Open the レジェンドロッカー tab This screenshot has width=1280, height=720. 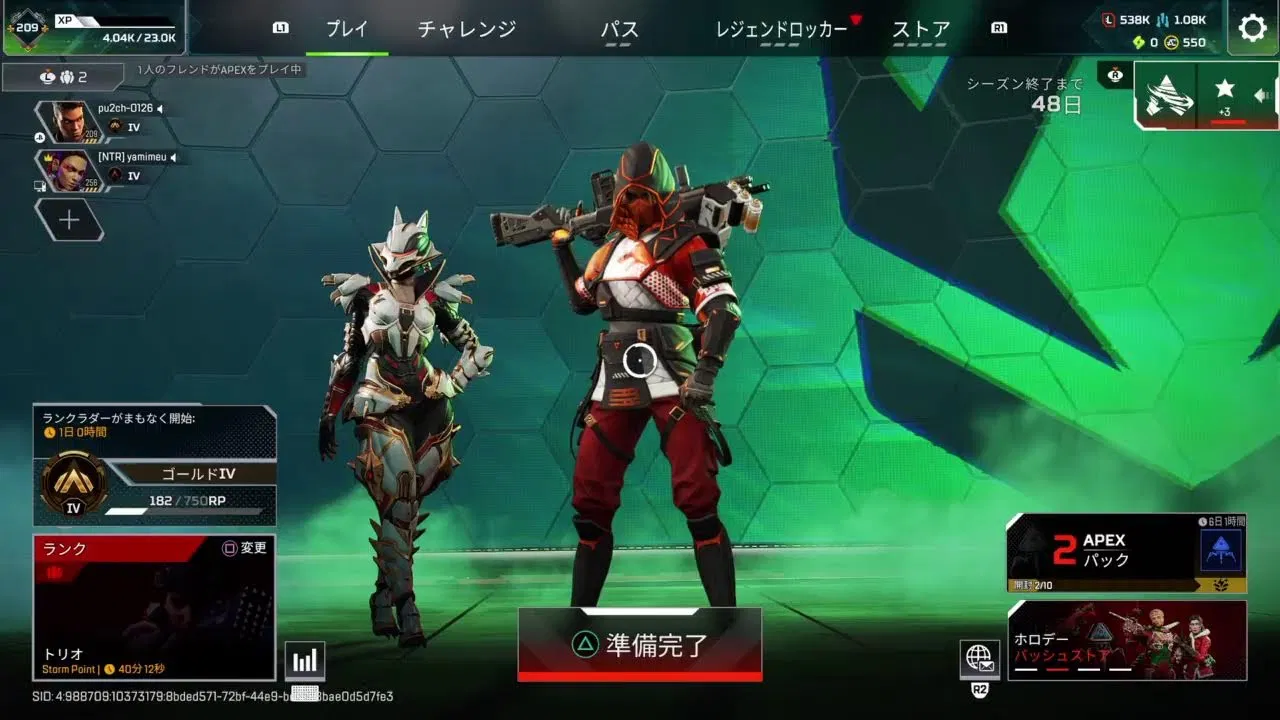(x=781, y=29)
